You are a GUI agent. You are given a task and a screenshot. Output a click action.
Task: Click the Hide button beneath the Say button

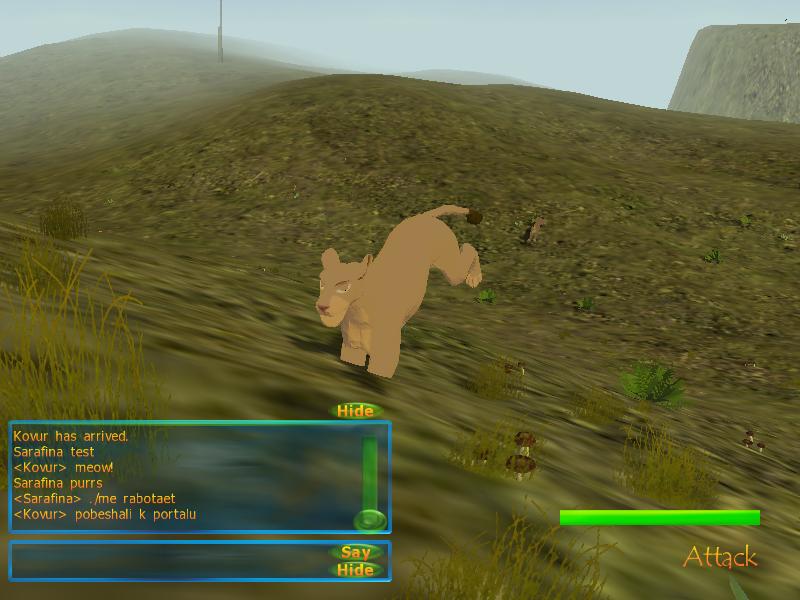tap(355, 570)
